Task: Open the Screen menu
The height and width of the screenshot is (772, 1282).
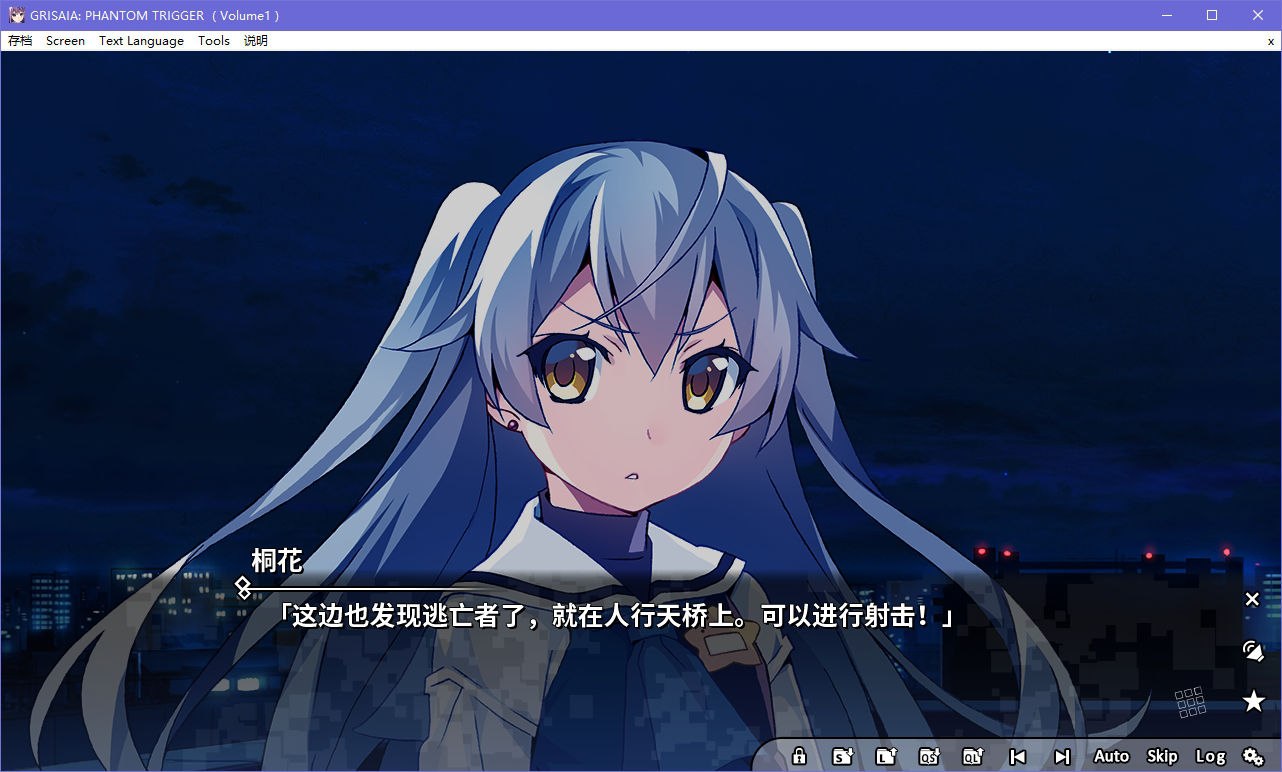Action: coord(65,41)
